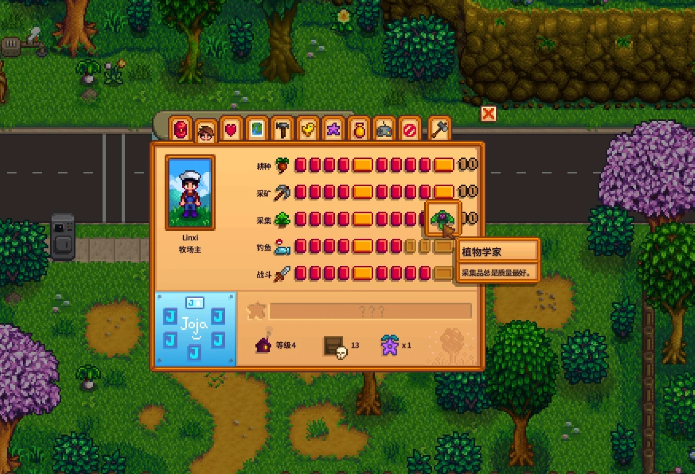This screenshot has width=695, height=474.
Task: Open the purple star powers tab
Action: tap(334, 129)
